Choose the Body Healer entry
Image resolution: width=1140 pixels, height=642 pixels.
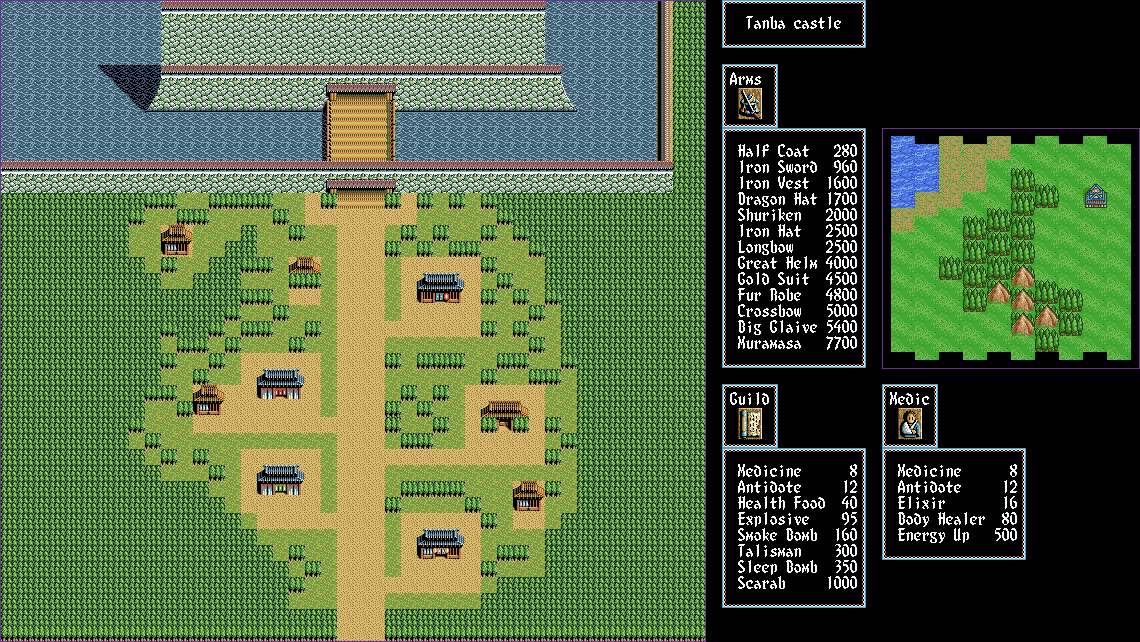(x=957, y=519)
